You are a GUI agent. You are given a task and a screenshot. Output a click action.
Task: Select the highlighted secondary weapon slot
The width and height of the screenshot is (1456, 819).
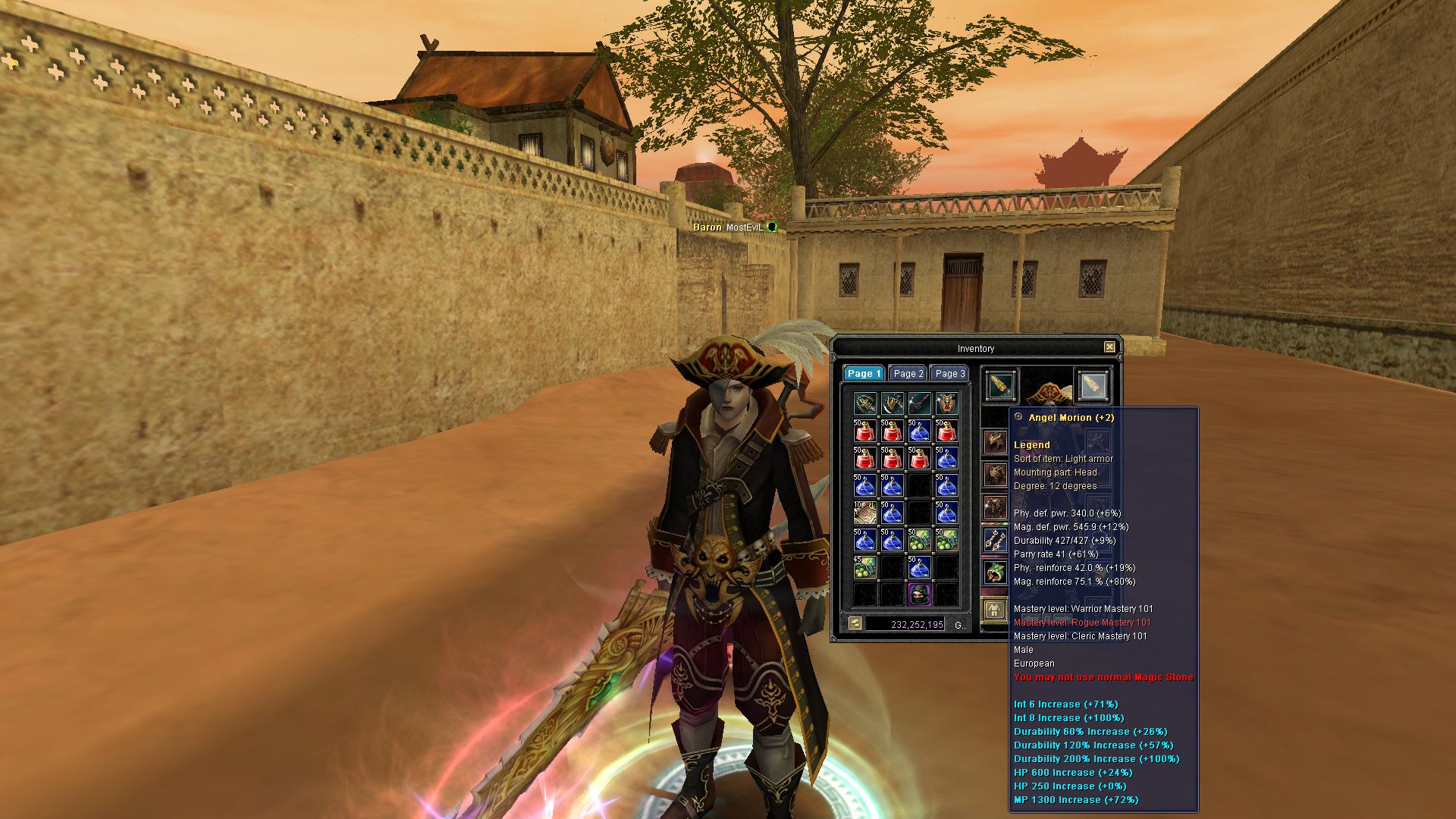pos(1093,385)
